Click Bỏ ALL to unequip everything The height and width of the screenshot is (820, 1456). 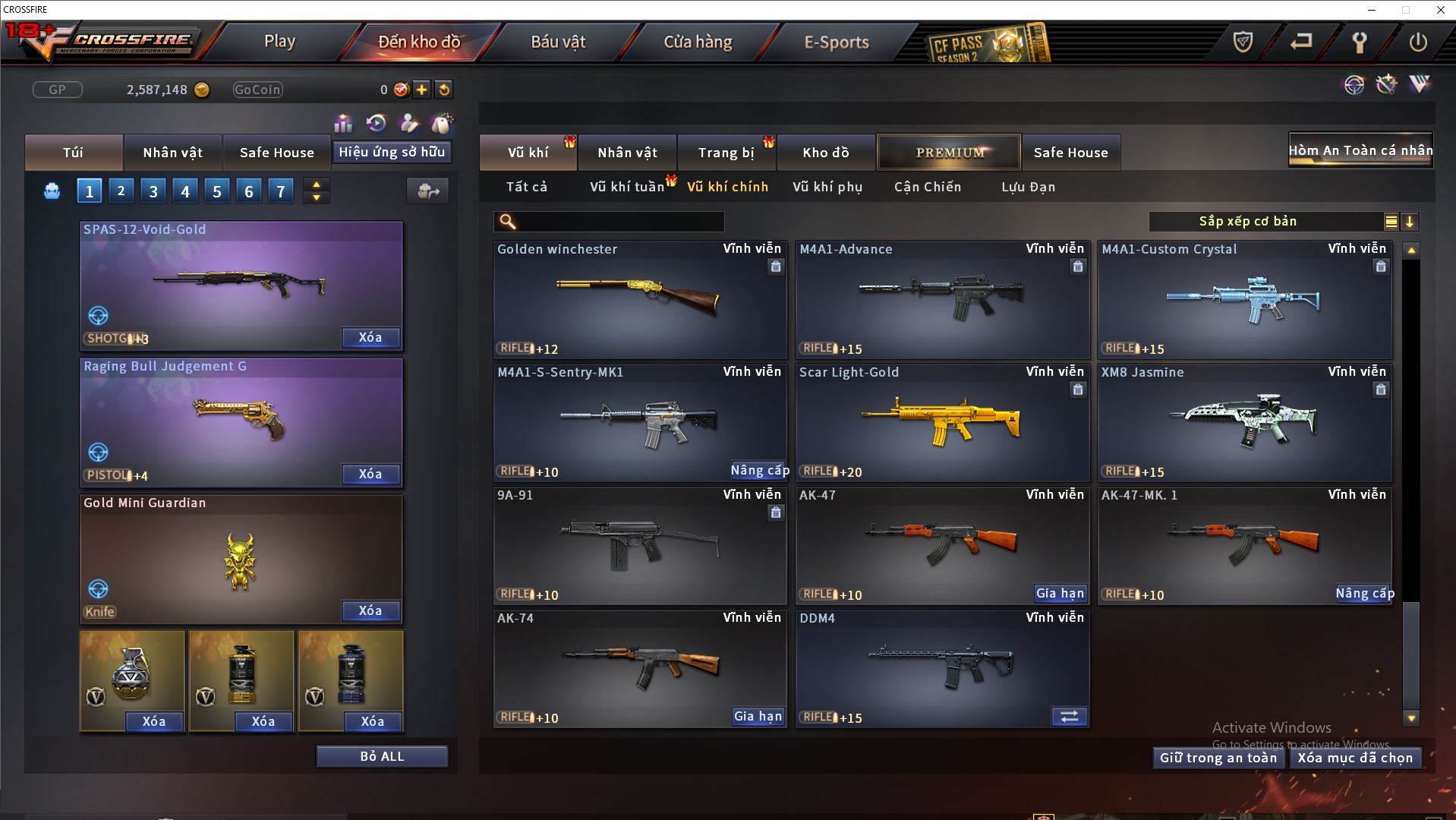382,756
